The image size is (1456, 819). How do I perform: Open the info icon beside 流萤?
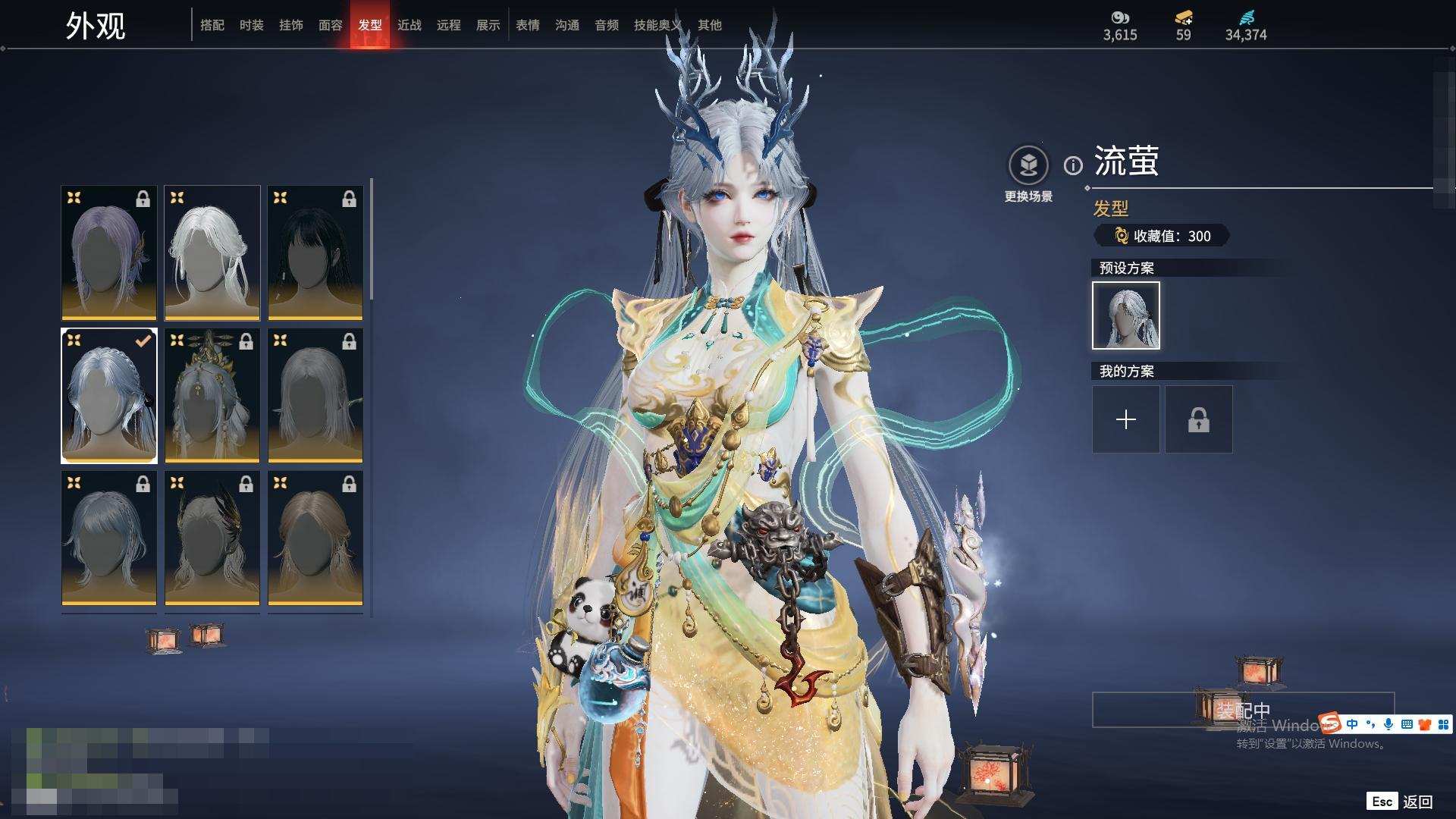1073,165
